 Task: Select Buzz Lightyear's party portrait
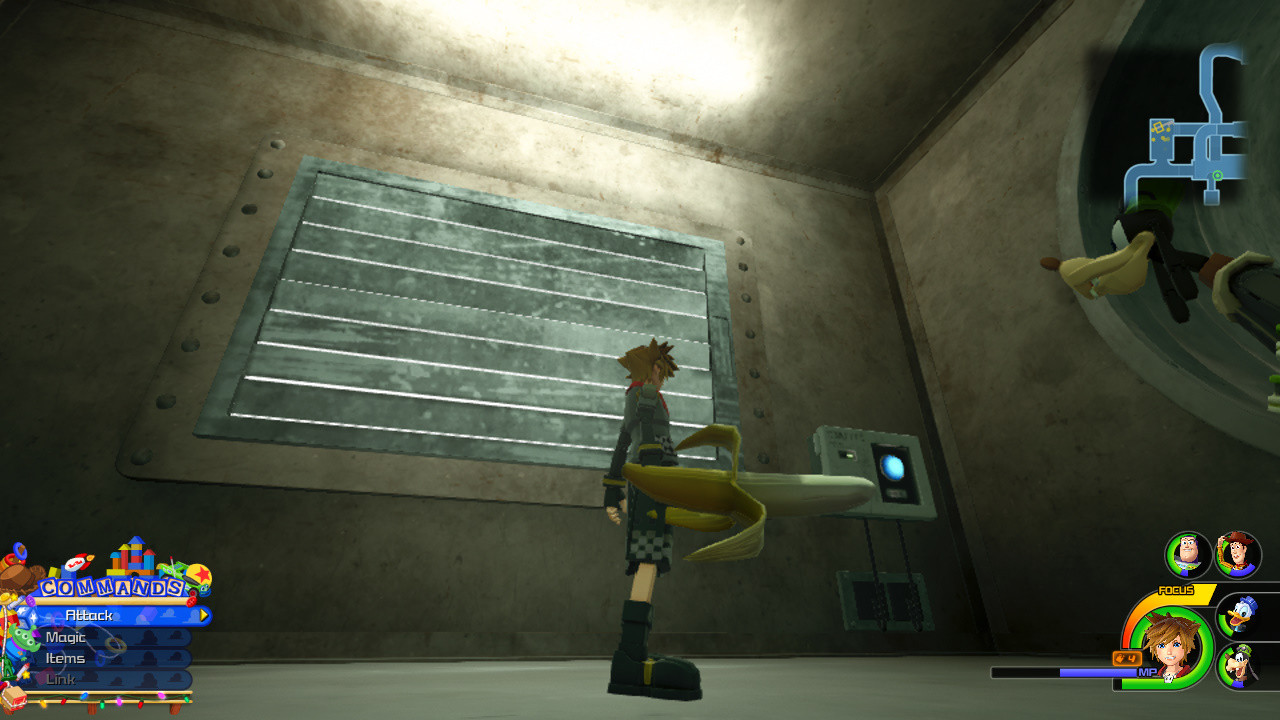click(x=1185, y=557)
